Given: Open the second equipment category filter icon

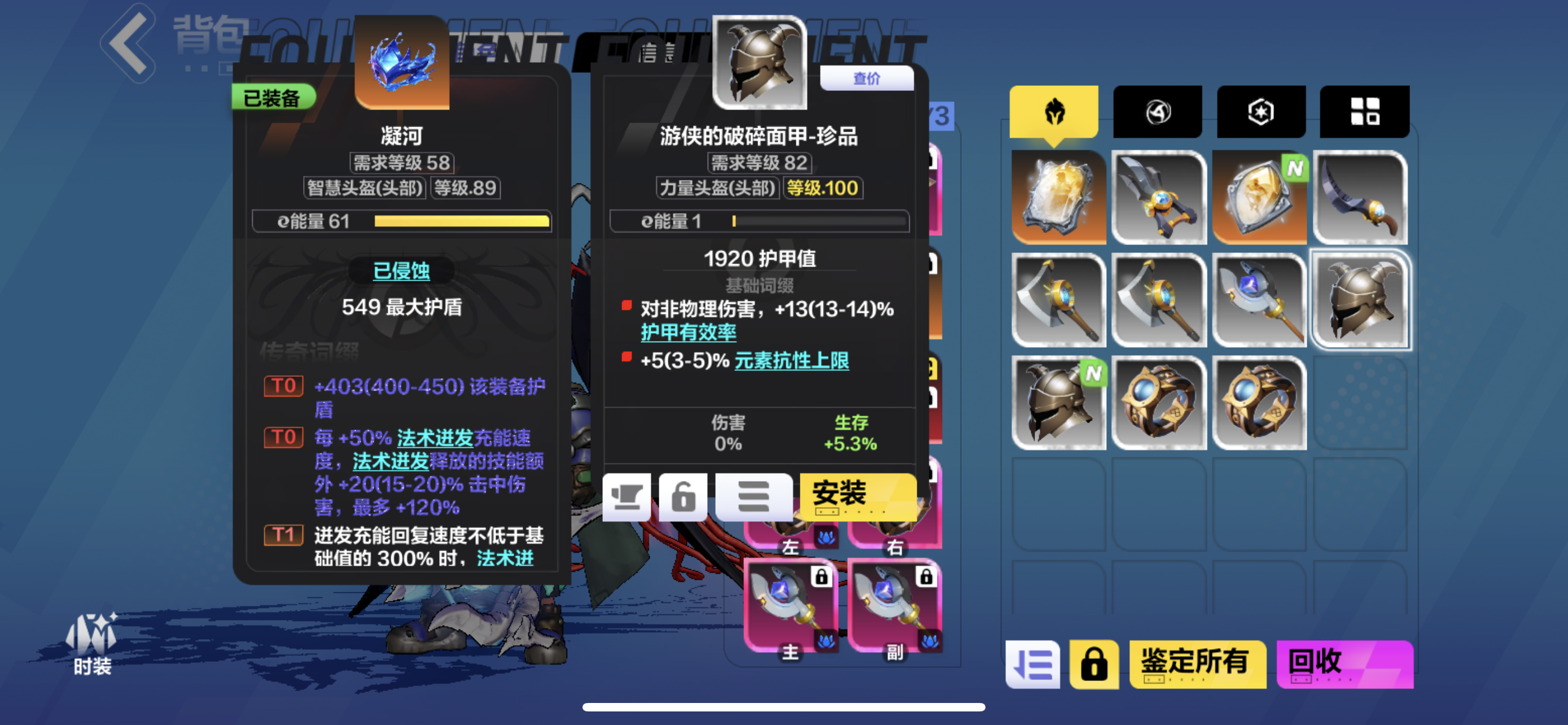Looking at the screenshot, I should 1157,111.
